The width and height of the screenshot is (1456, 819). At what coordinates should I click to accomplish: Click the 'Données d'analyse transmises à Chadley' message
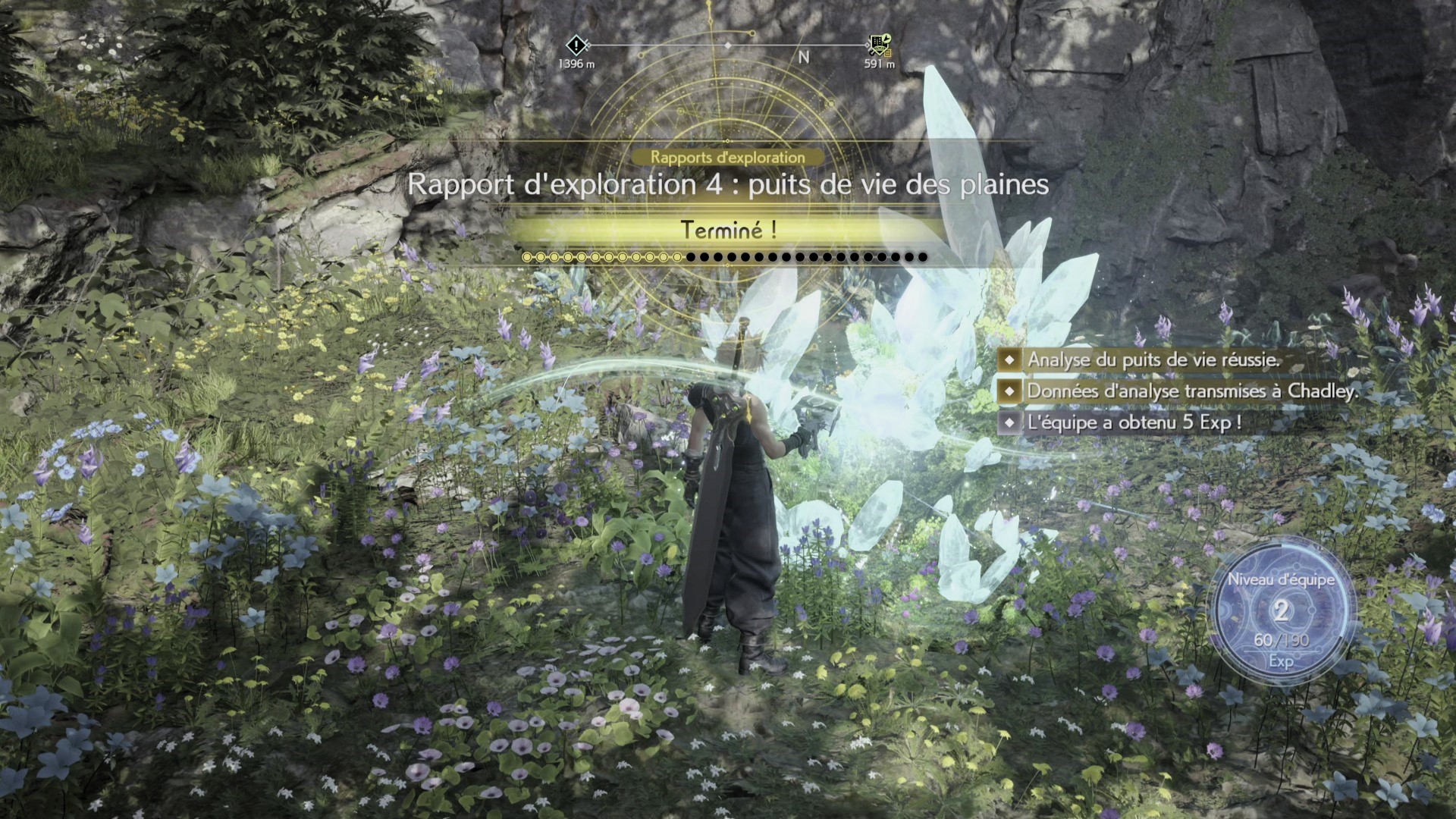[x=1191, y=392]
